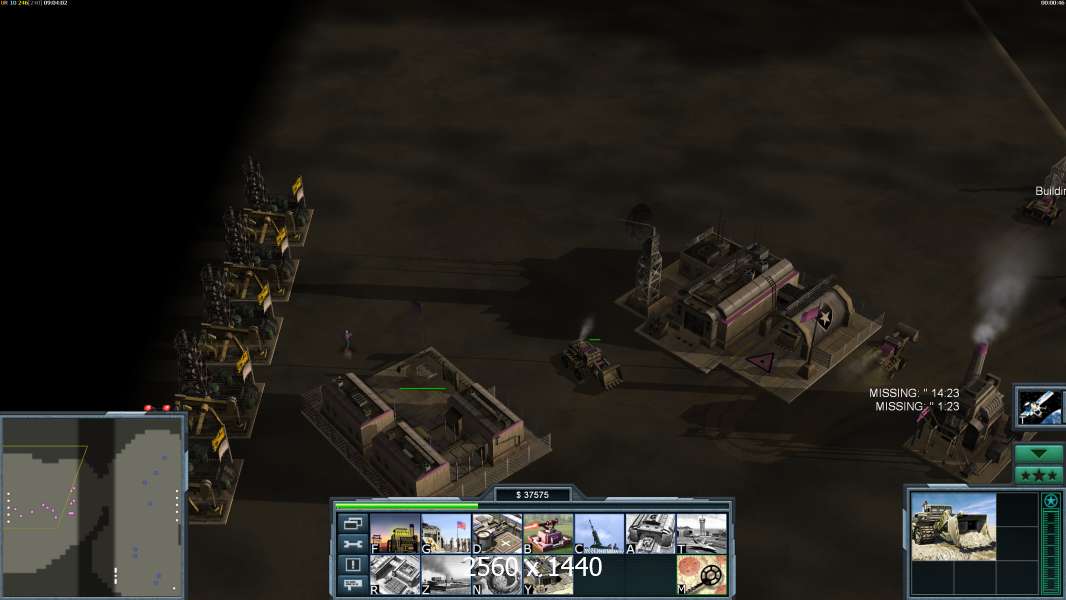The height and width of the screenshot is (600, 1066).
Task: Open the satellite special power shortcut
Action: (x=1039, y=406)
